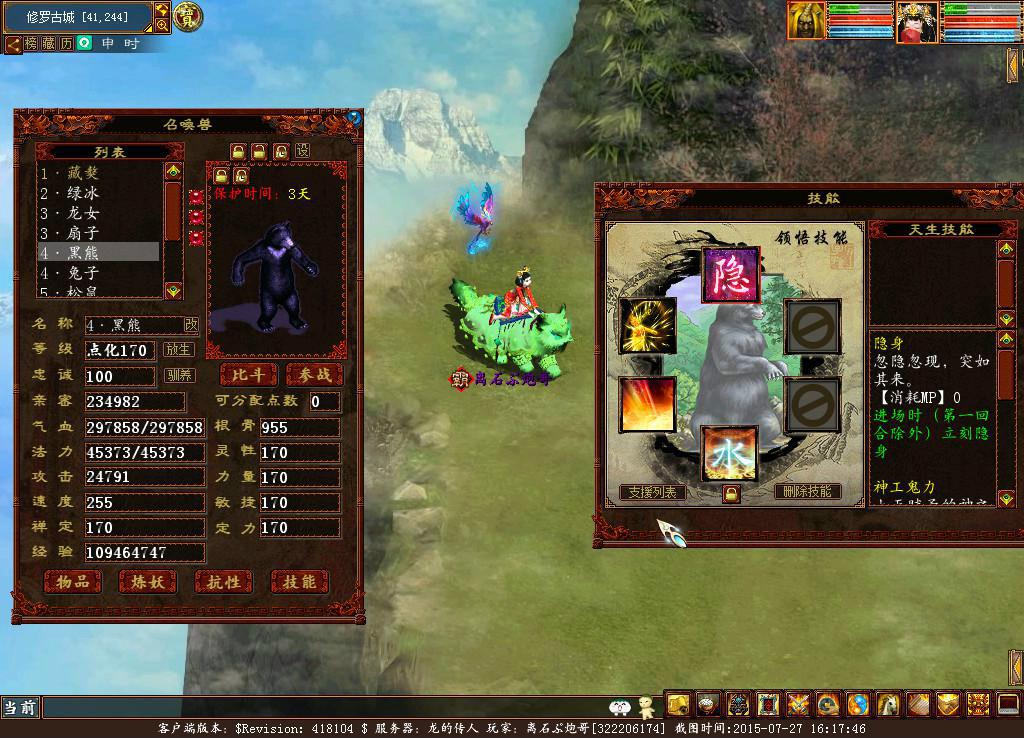Select the 水 water skill icon
1024x738 pixels.
pyautogui.click(x=730, y=452)
